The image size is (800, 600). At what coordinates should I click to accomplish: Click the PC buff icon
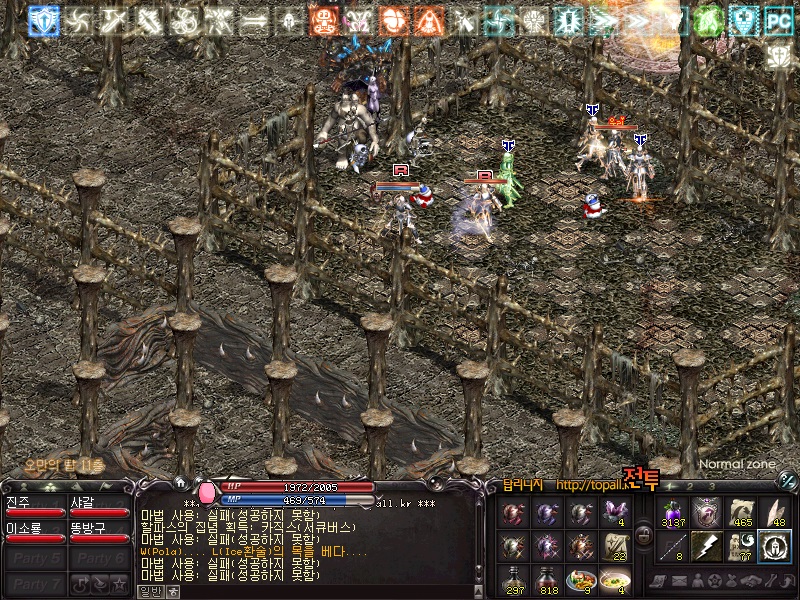click(x=777, y=19)
